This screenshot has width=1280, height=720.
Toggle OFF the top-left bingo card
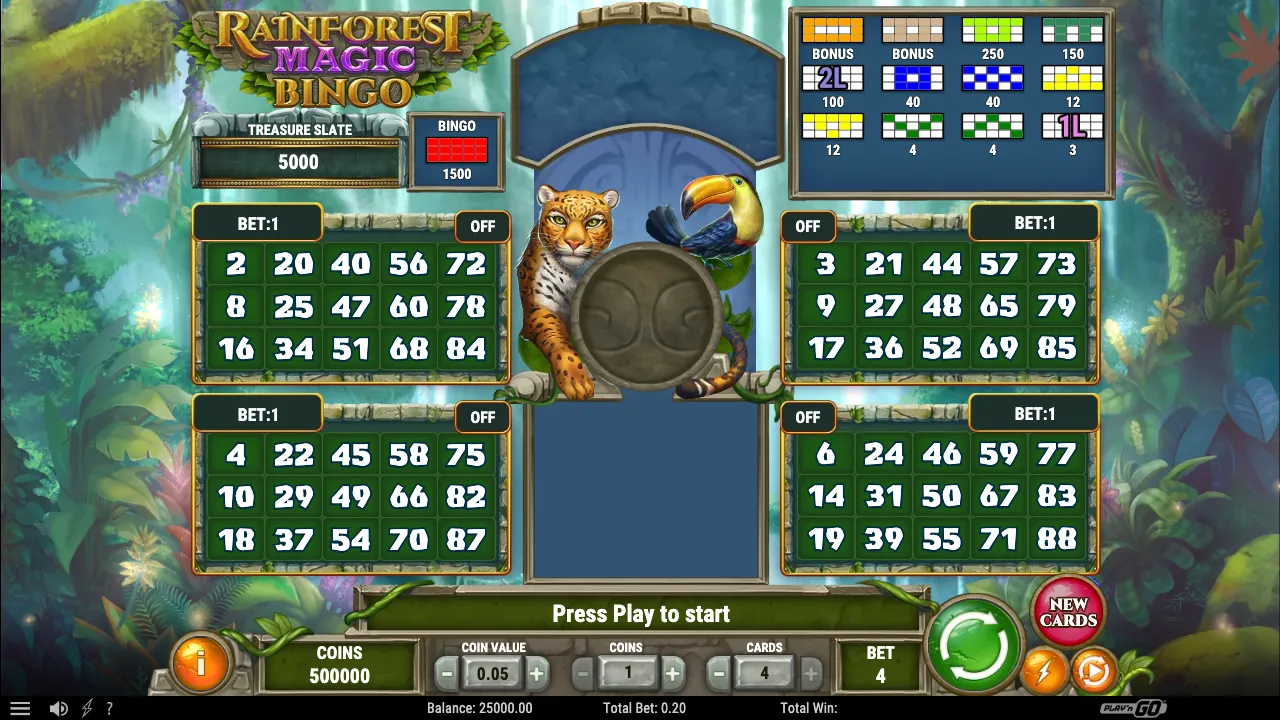point(483,226)
